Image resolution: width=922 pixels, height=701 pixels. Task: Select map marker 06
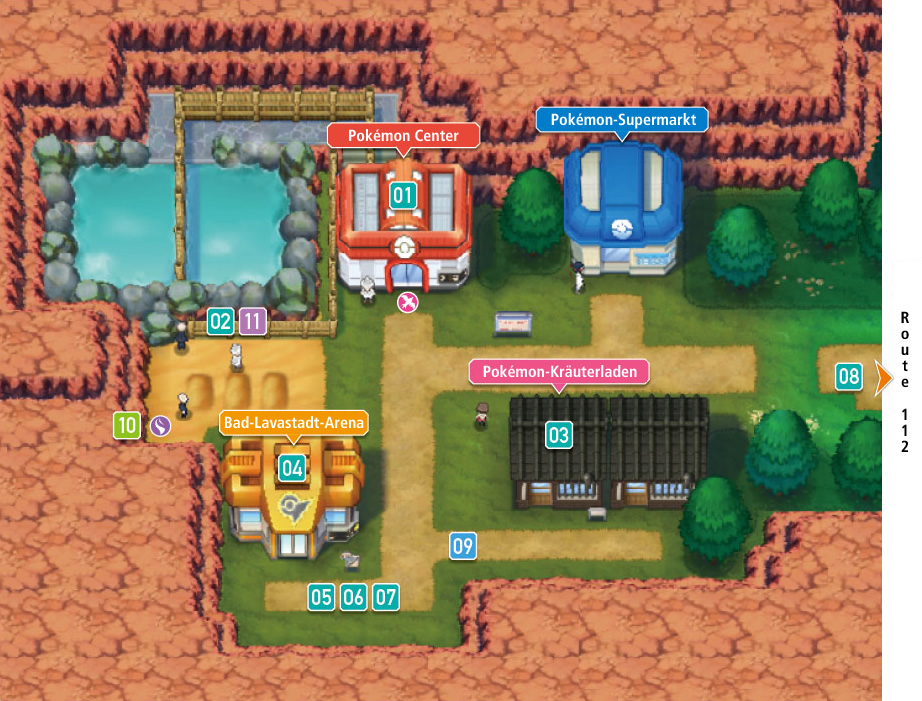point(353,598)
